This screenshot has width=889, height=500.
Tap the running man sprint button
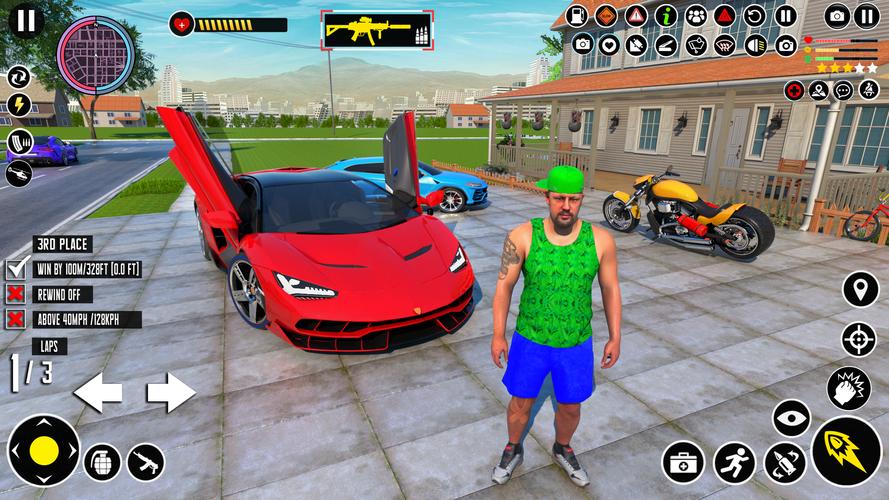click(734, 462)
